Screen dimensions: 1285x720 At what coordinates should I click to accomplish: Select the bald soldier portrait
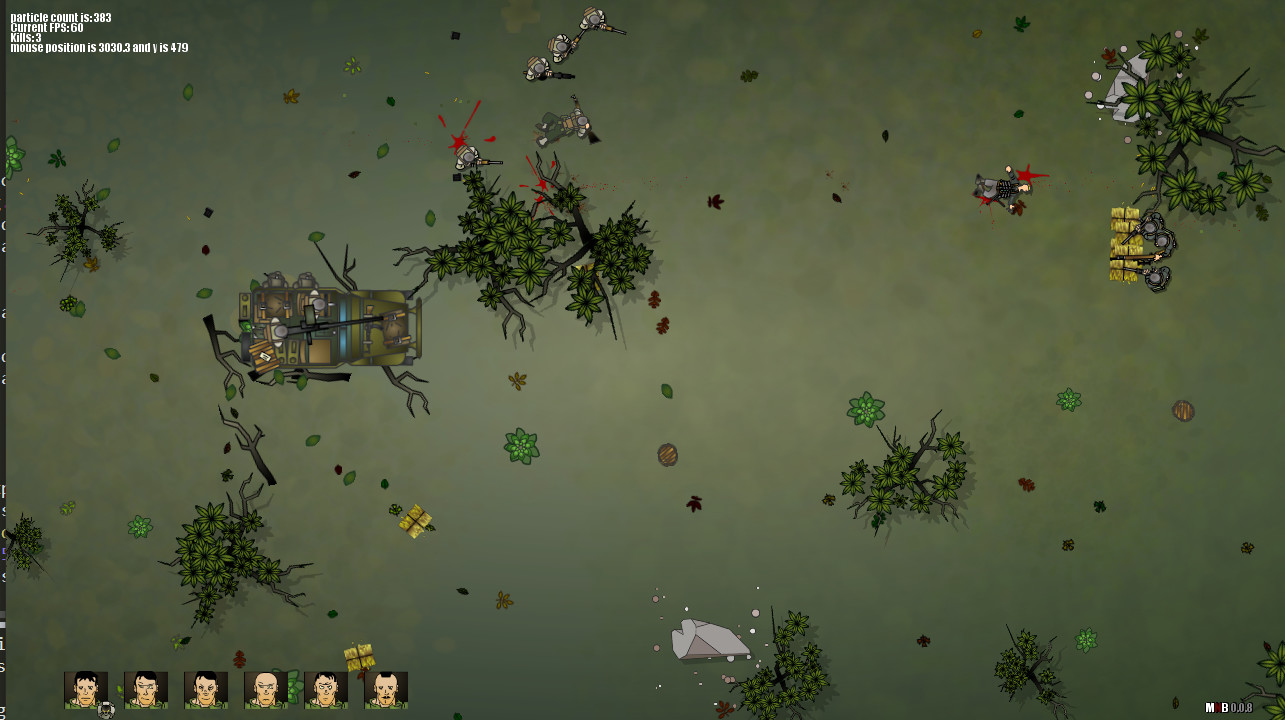(263, 690)
